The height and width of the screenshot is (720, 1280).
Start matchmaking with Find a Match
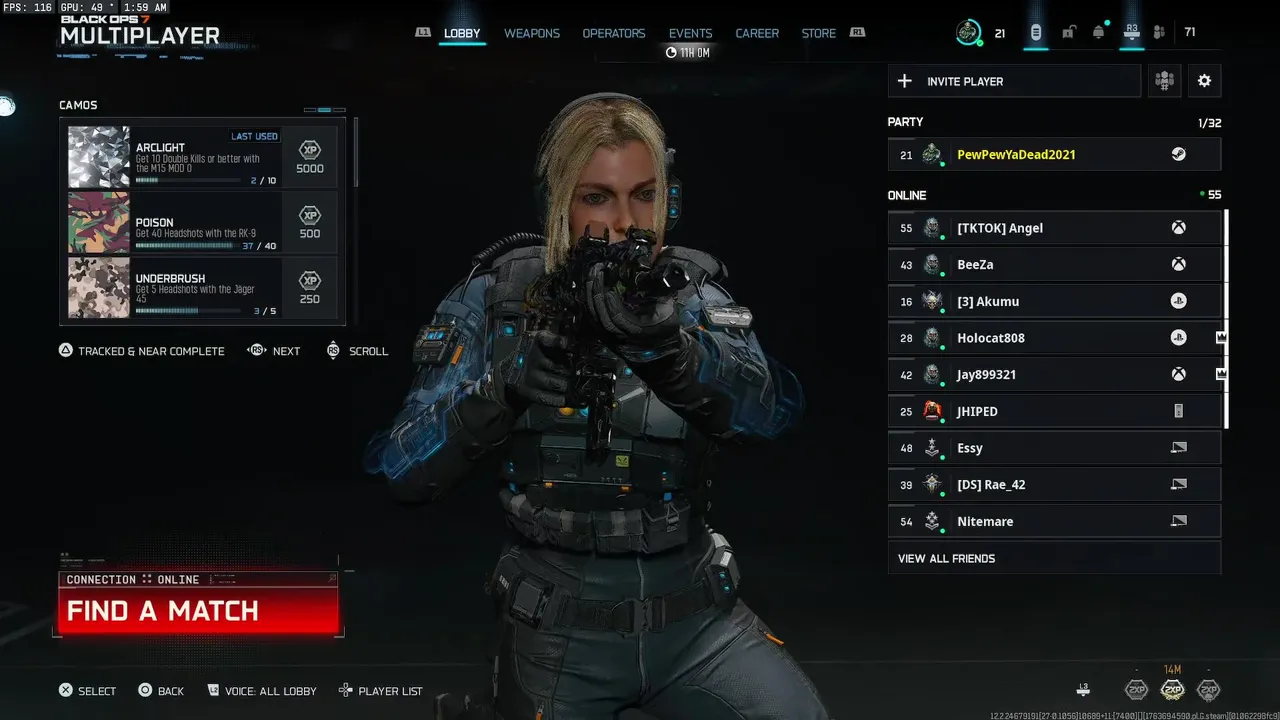198,611
